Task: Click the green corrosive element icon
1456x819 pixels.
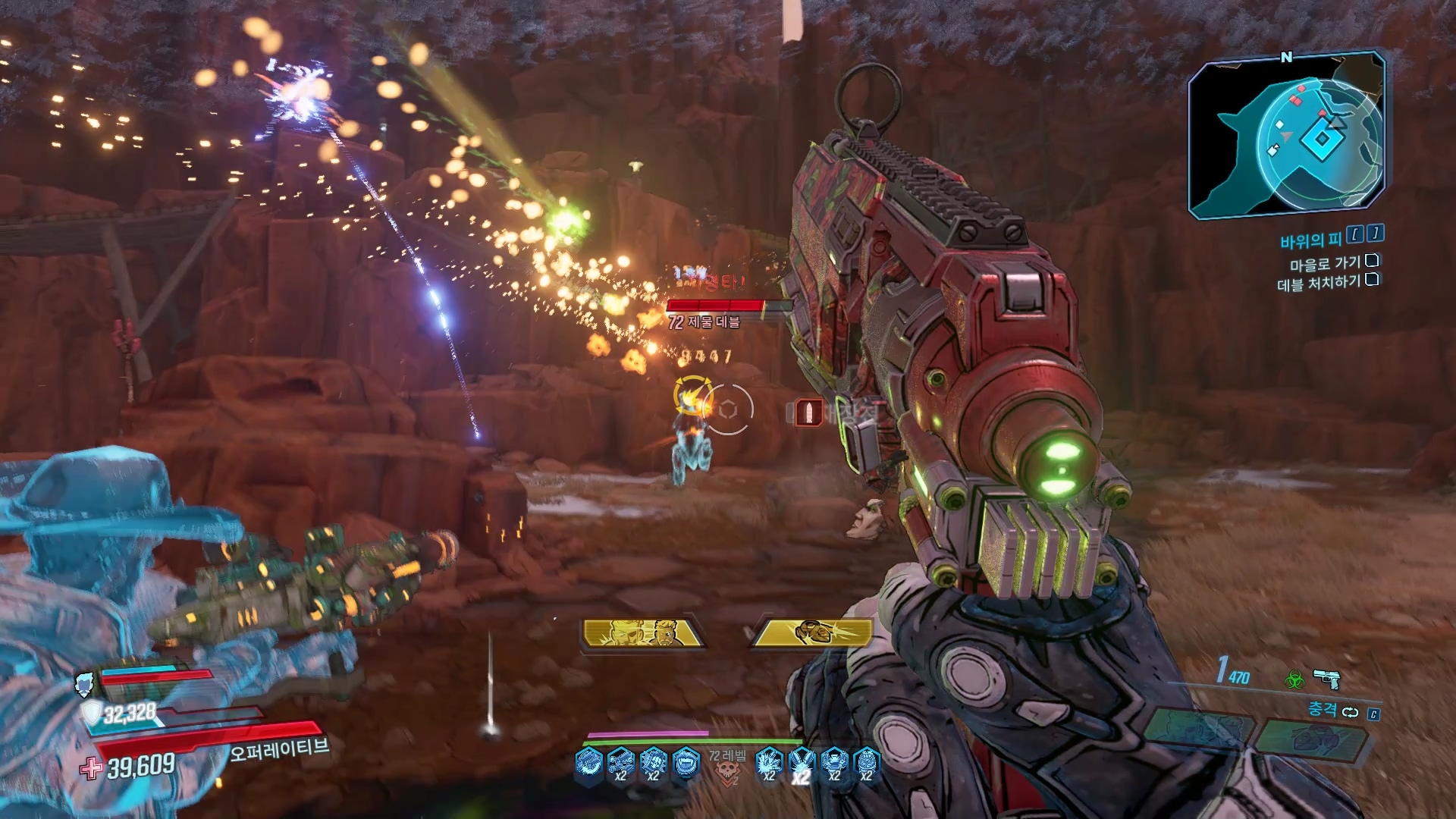Action: (1294, 679)
